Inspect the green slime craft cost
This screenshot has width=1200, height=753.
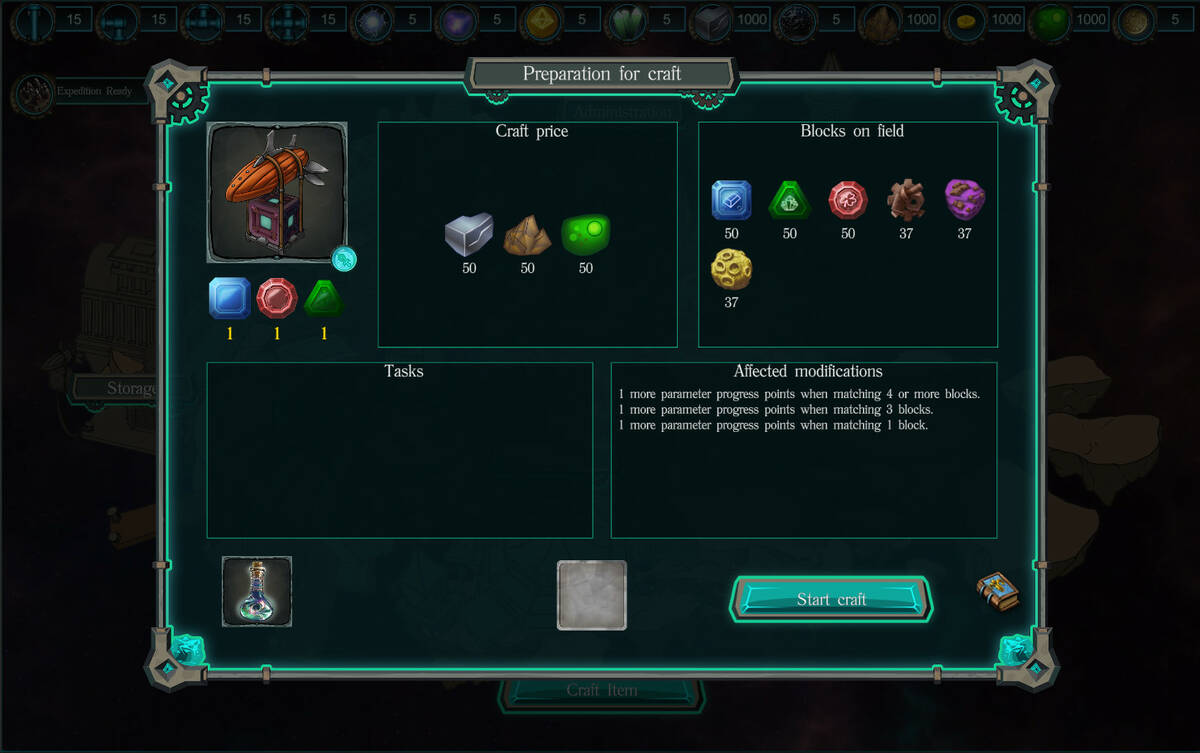(586, 235)
